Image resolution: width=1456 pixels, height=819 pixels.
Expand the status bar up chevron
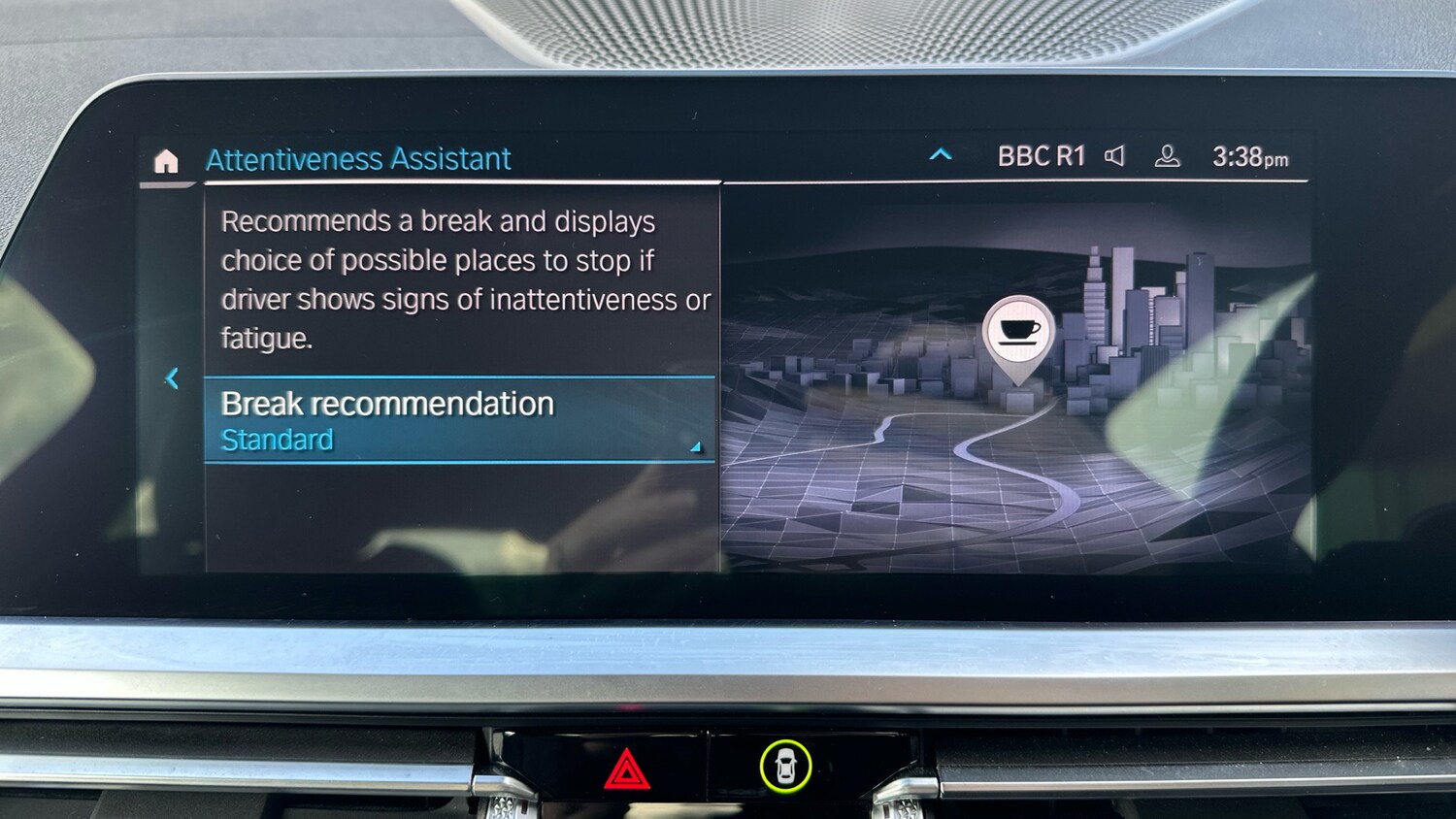(939, 153)
